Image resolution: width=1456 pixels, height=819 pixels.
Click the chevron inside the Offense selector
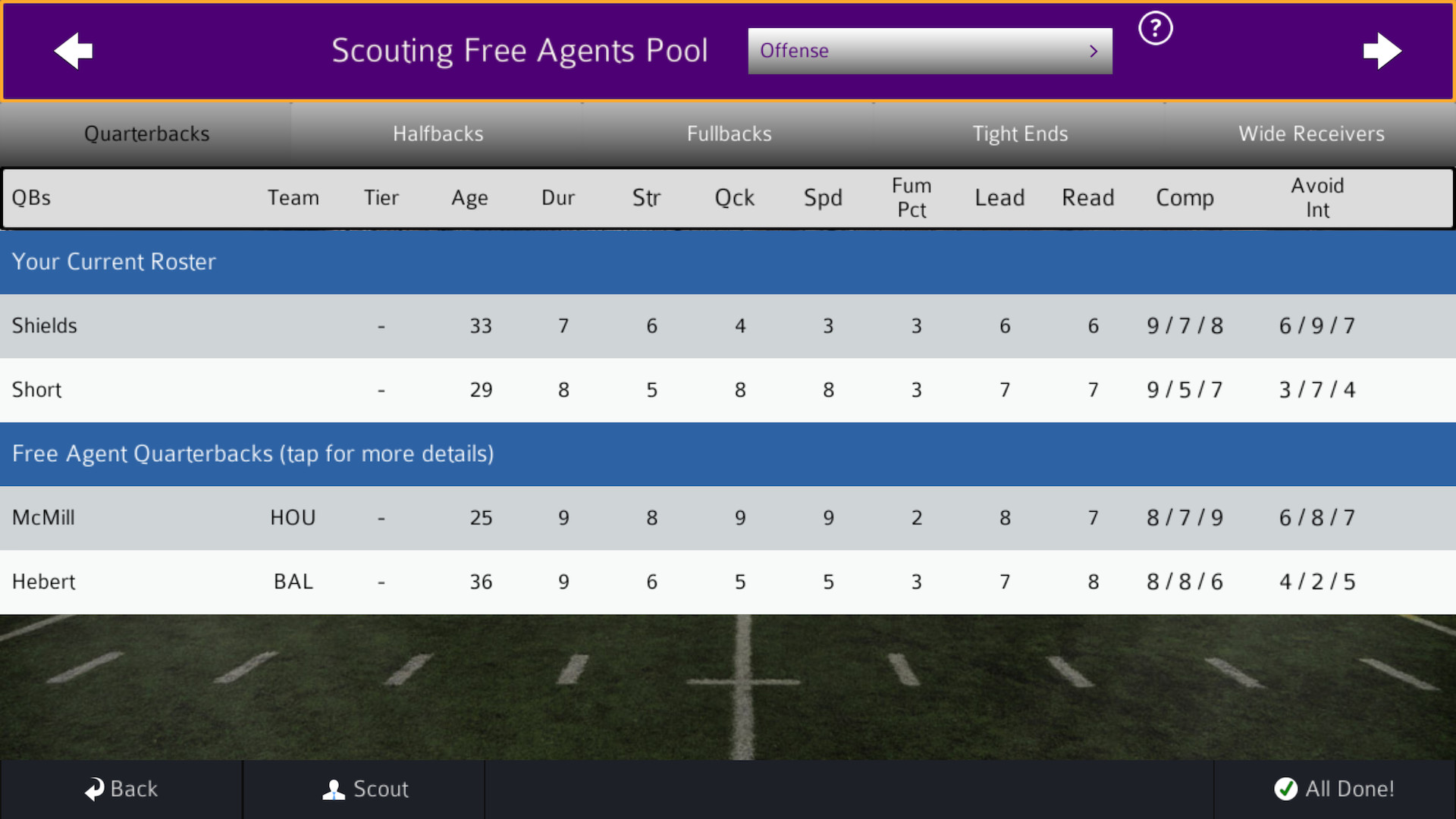pyautogui.click(x=1093, y=51)
